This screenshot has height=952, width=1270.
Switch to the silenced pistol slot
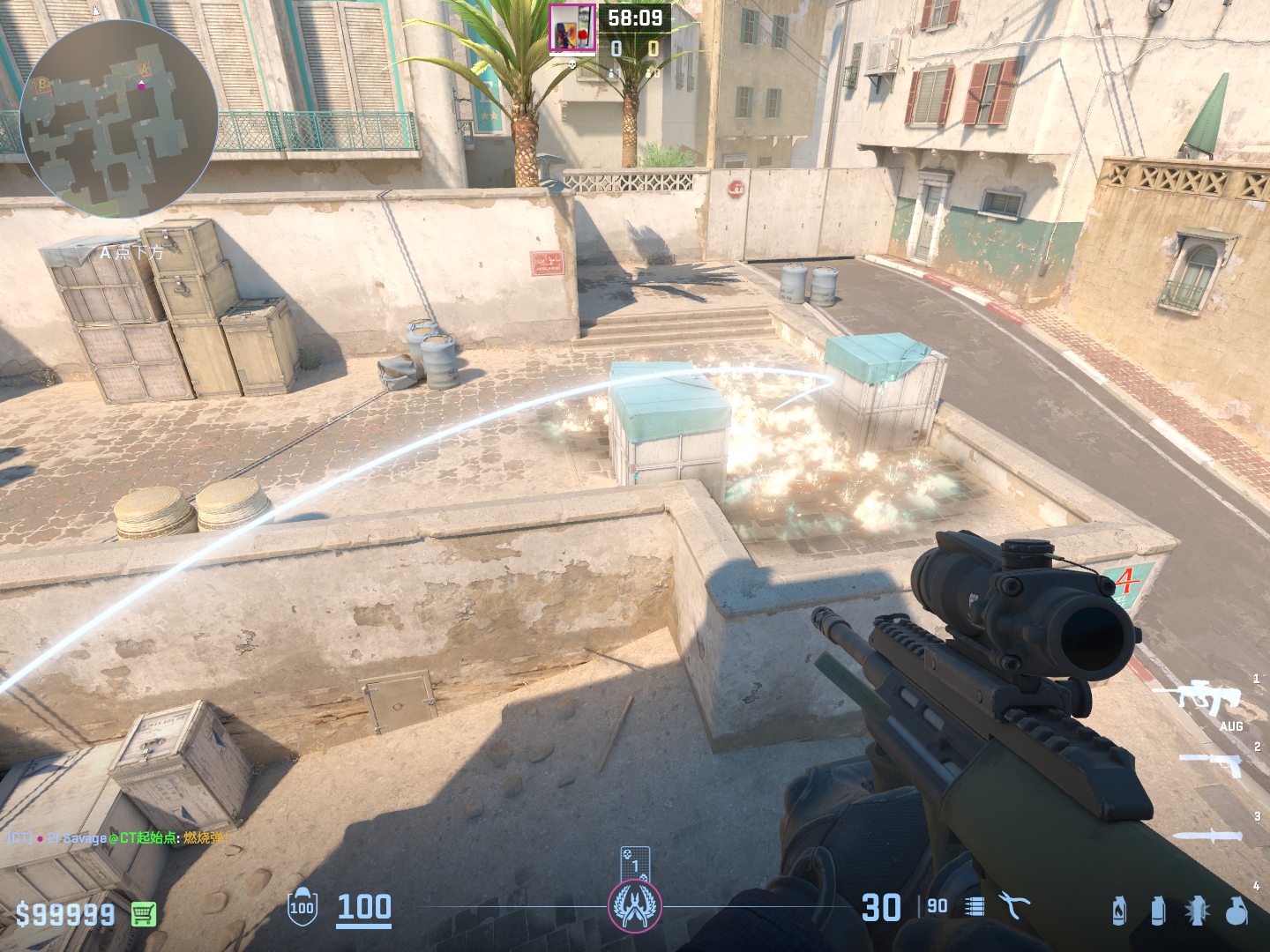(1213, 765)
